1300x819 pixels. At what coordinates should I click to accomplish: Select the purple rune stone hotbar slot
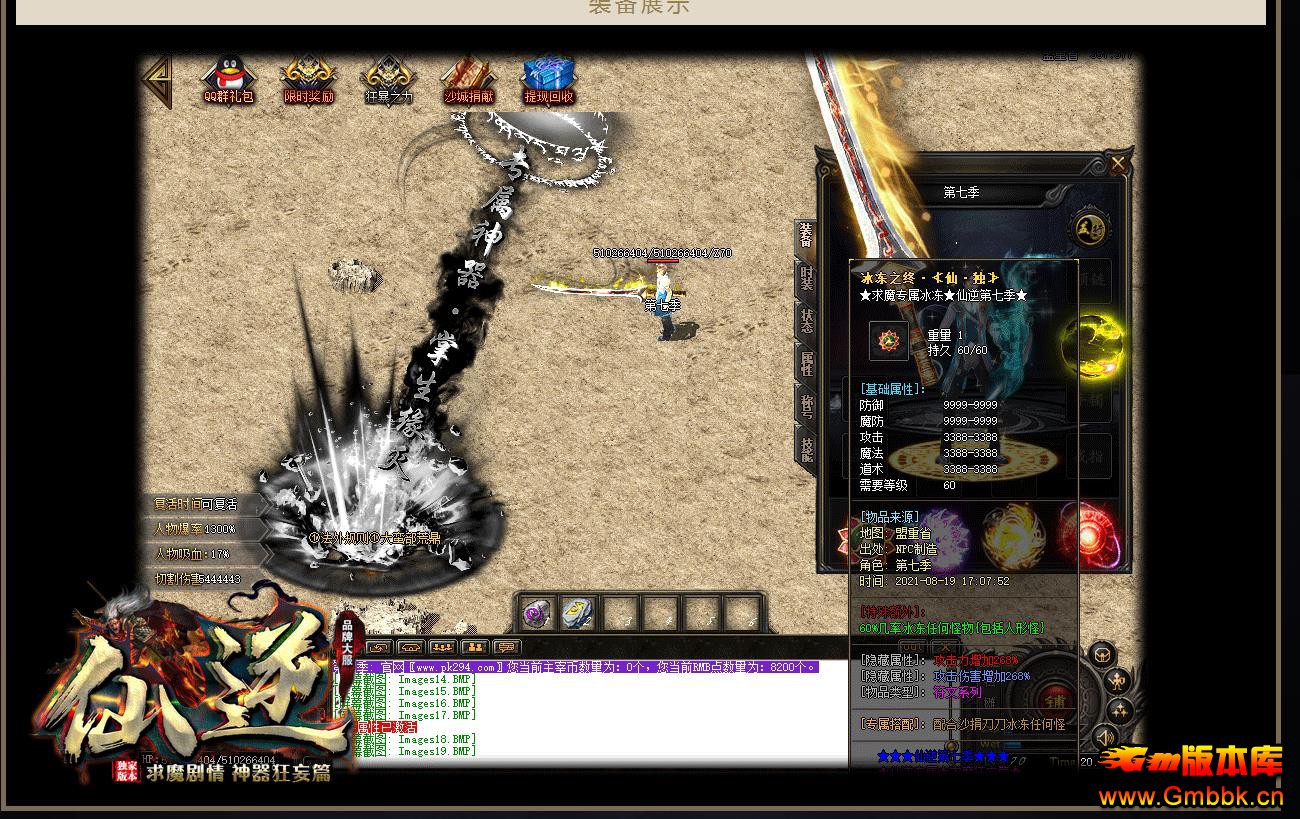tap(537, 613)
